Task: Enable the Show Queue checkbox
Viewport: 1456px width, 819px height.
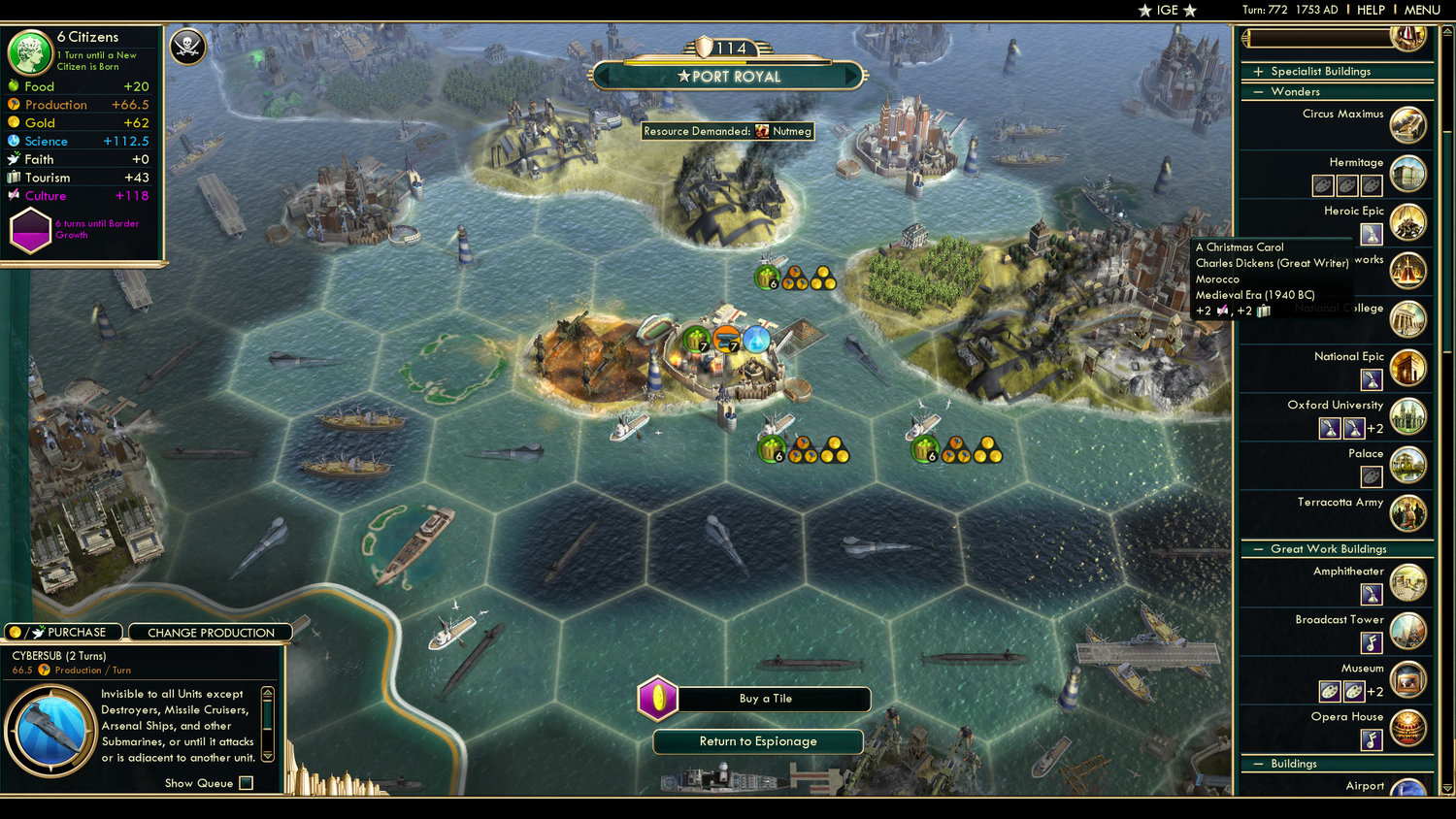Action: [246, 783]
